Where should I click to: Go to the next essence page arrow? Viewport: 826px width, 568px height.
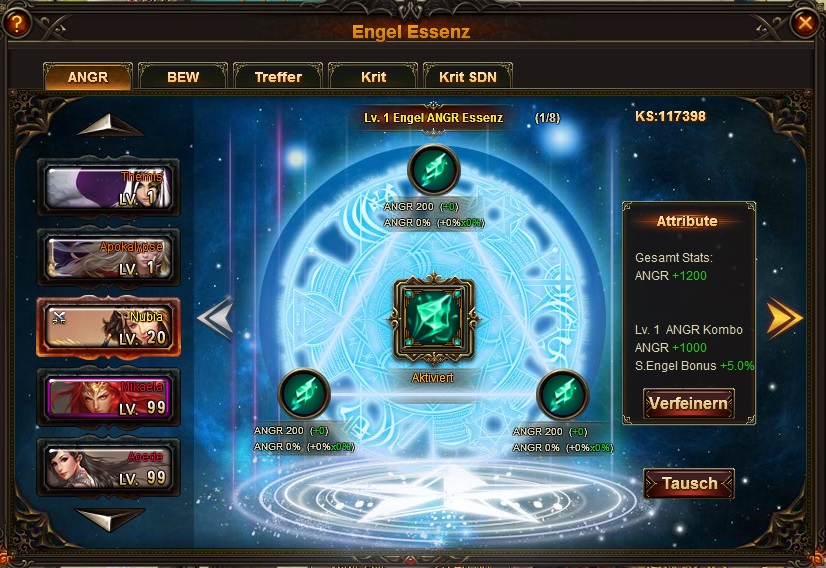[784, 318]
